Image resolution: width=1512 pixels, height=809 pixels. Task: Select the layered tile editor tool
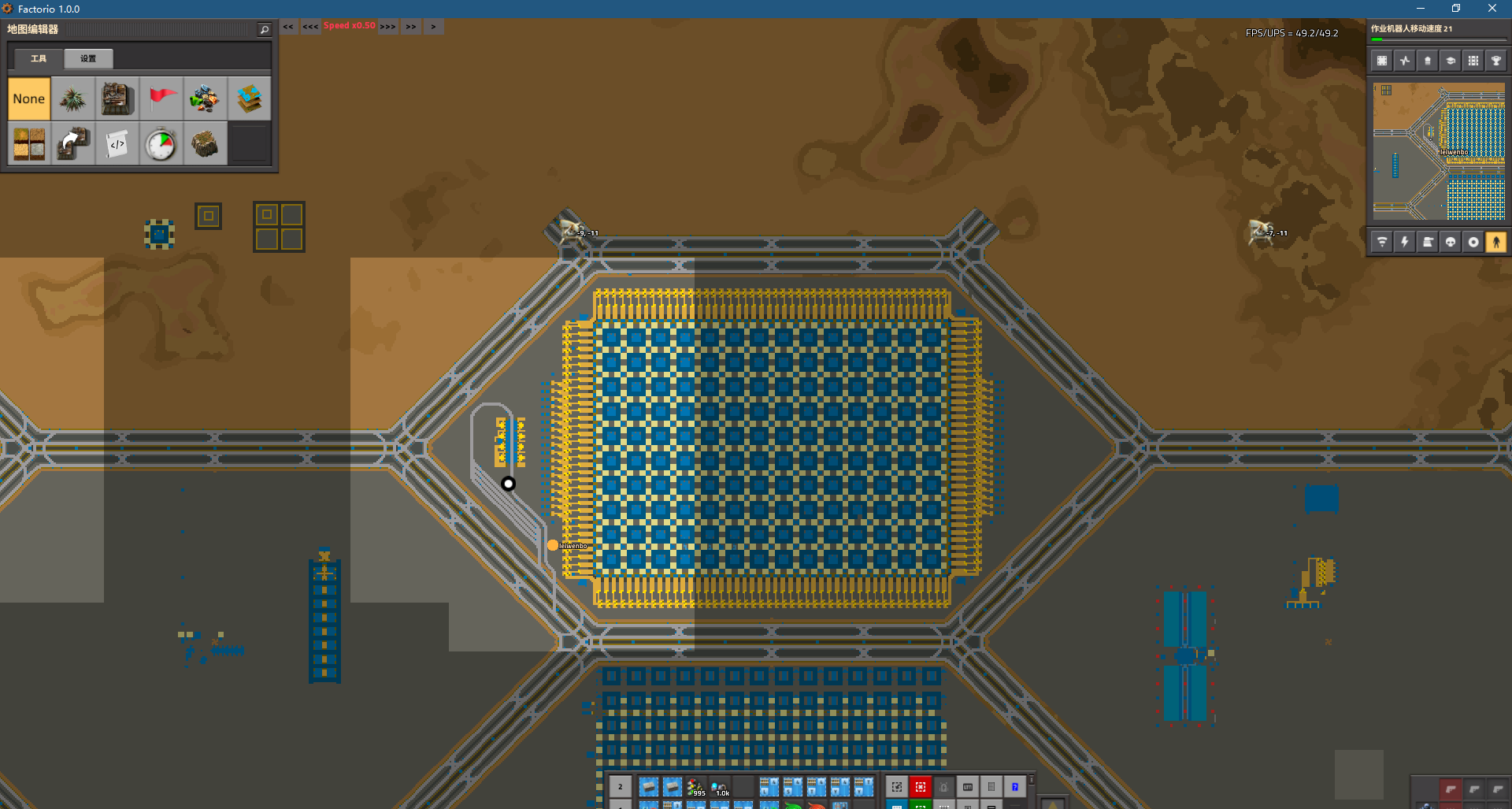coord(250,98)
